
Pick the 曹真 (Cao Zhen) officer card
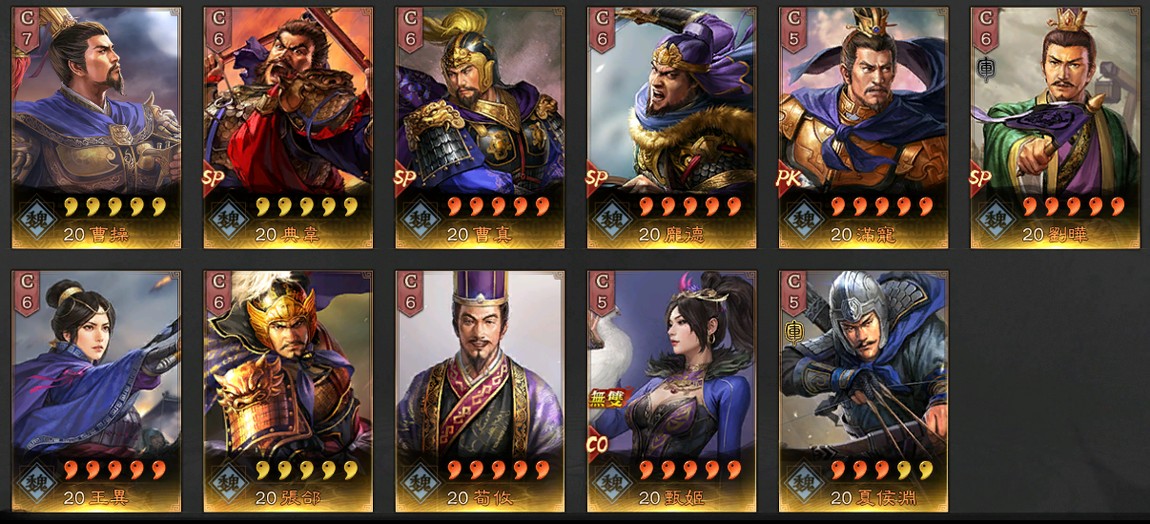point(480,128)
